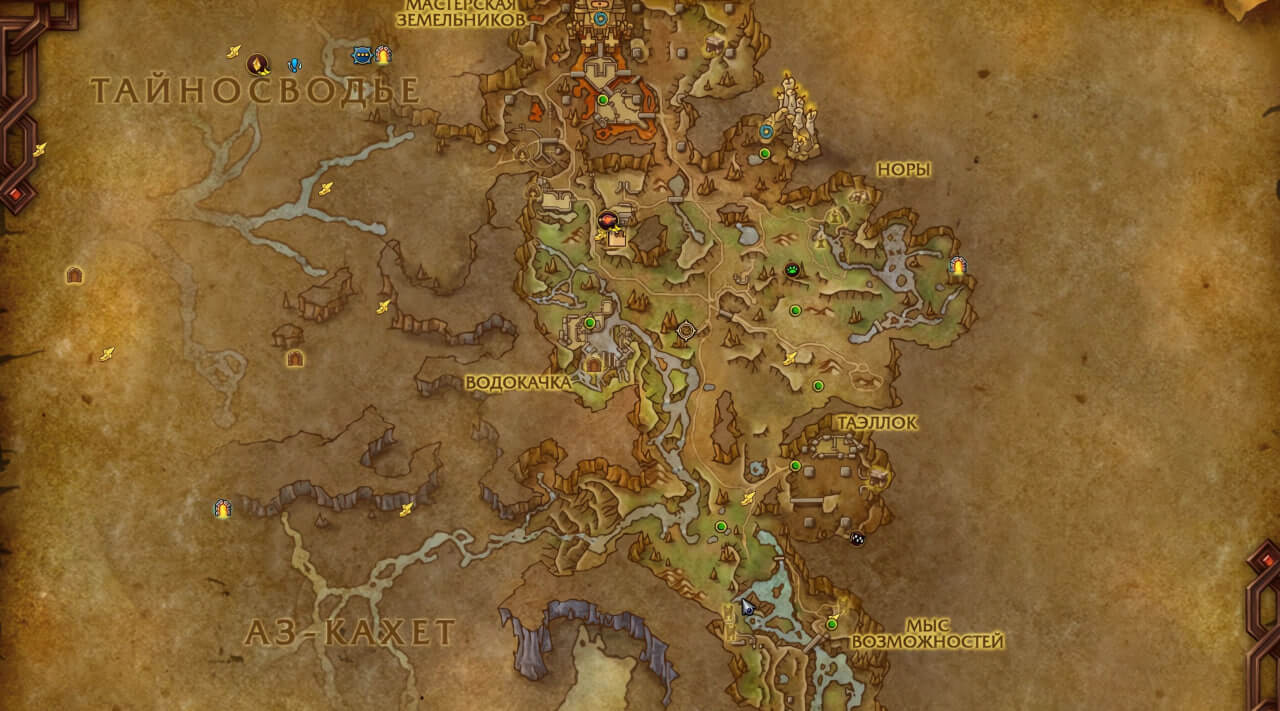Image resolution: width=1280 pixels, height=711 pixels.
Task: Select the round crosshair marker on the map
Action: (x=686, y=329)
